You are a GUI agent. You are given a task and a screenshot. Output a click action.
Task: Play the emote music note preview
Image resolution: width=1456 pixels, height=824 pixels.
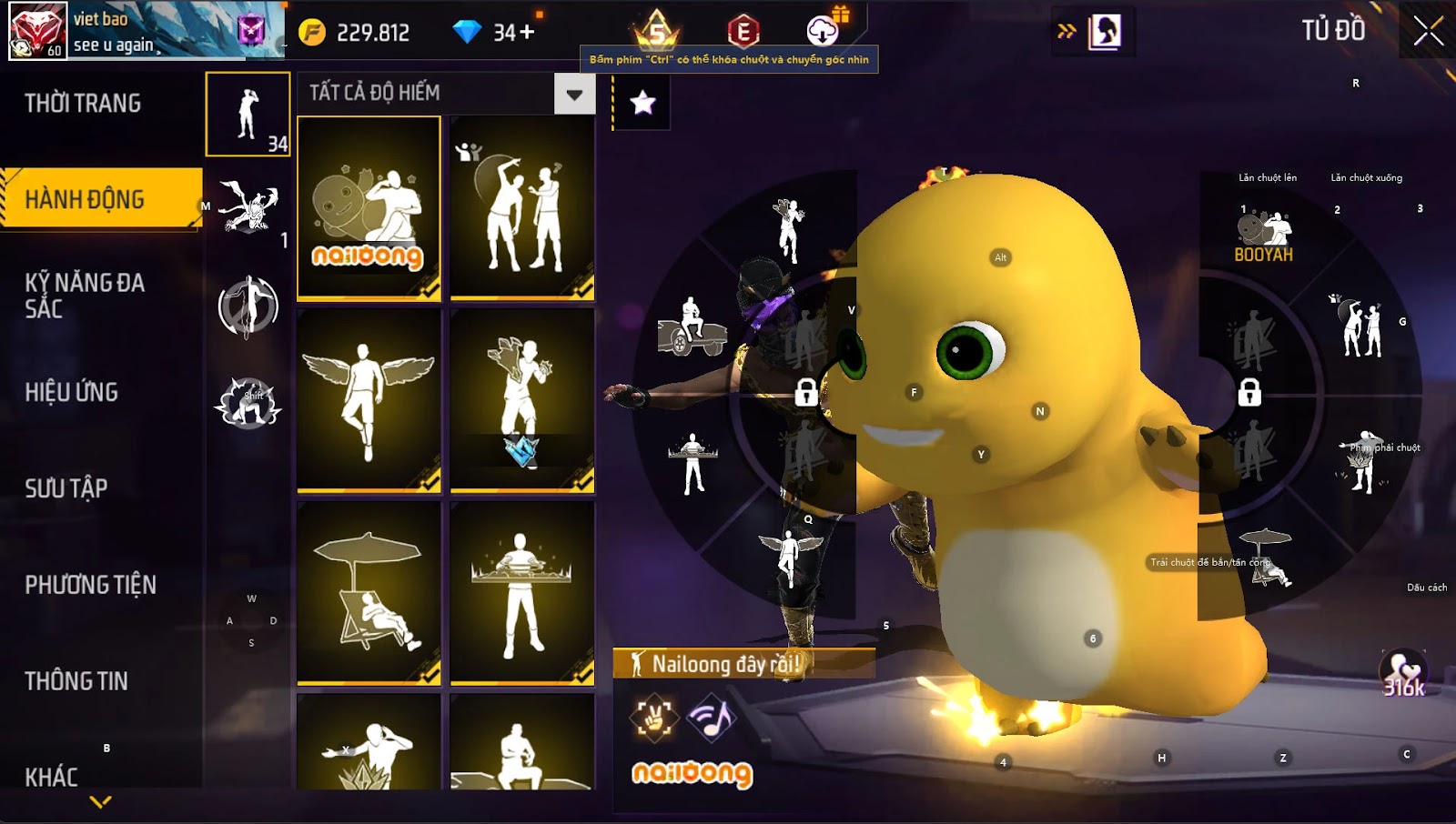[x=711, y=718]
